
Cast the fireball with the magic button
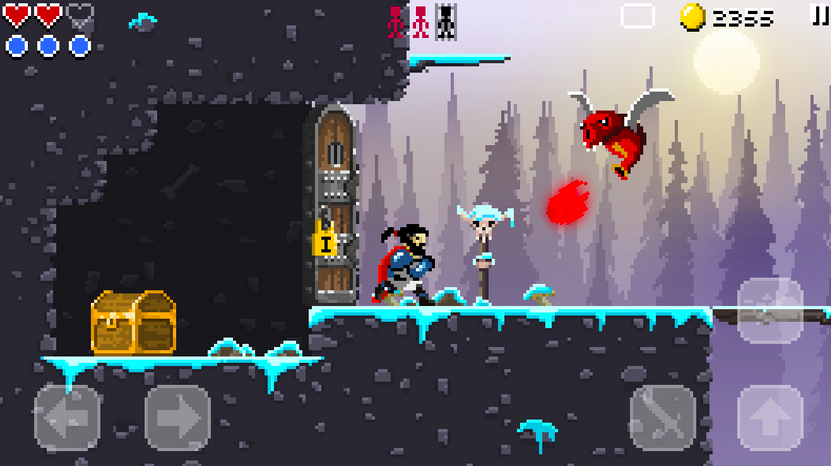pyautogui.click(x=770, y=311)
